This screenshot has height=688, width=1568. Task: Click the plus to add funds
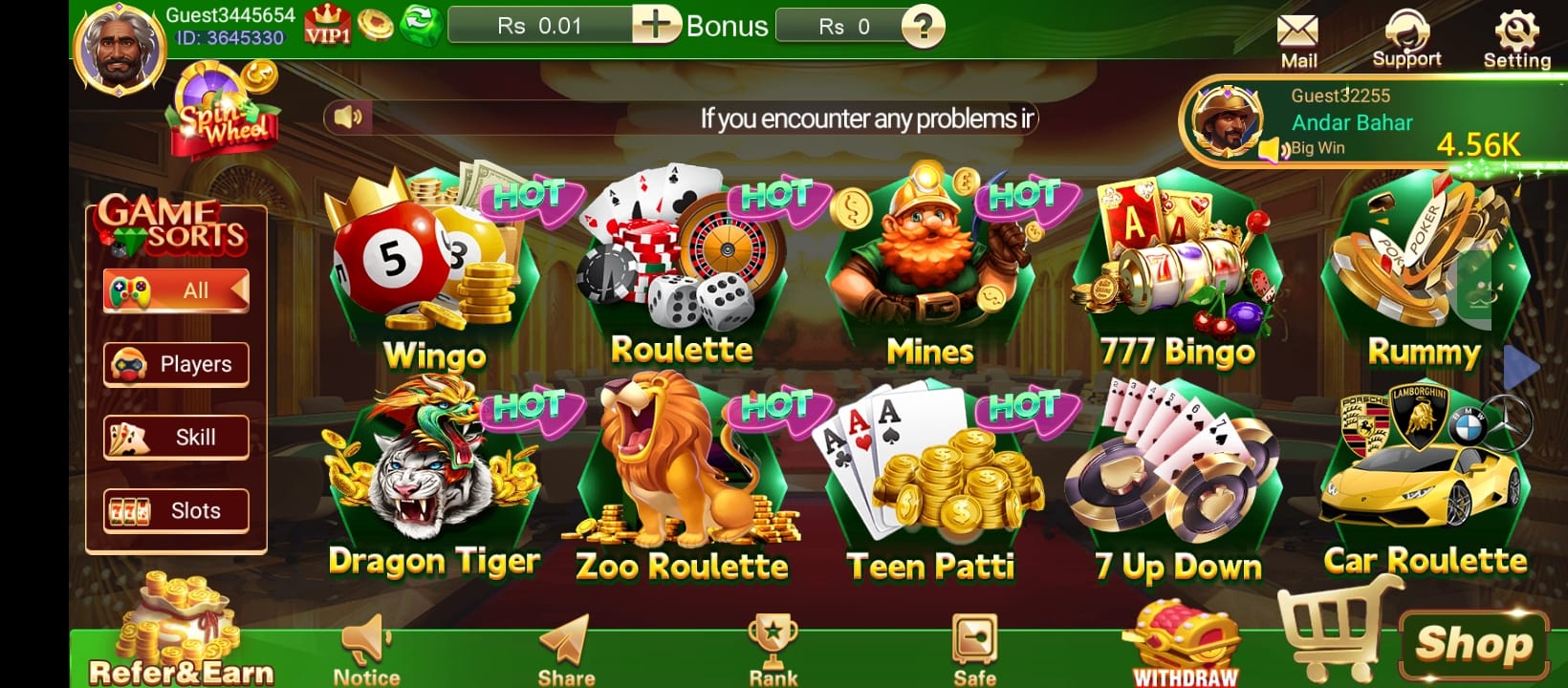pyautogui.click(x=656, y=26)
